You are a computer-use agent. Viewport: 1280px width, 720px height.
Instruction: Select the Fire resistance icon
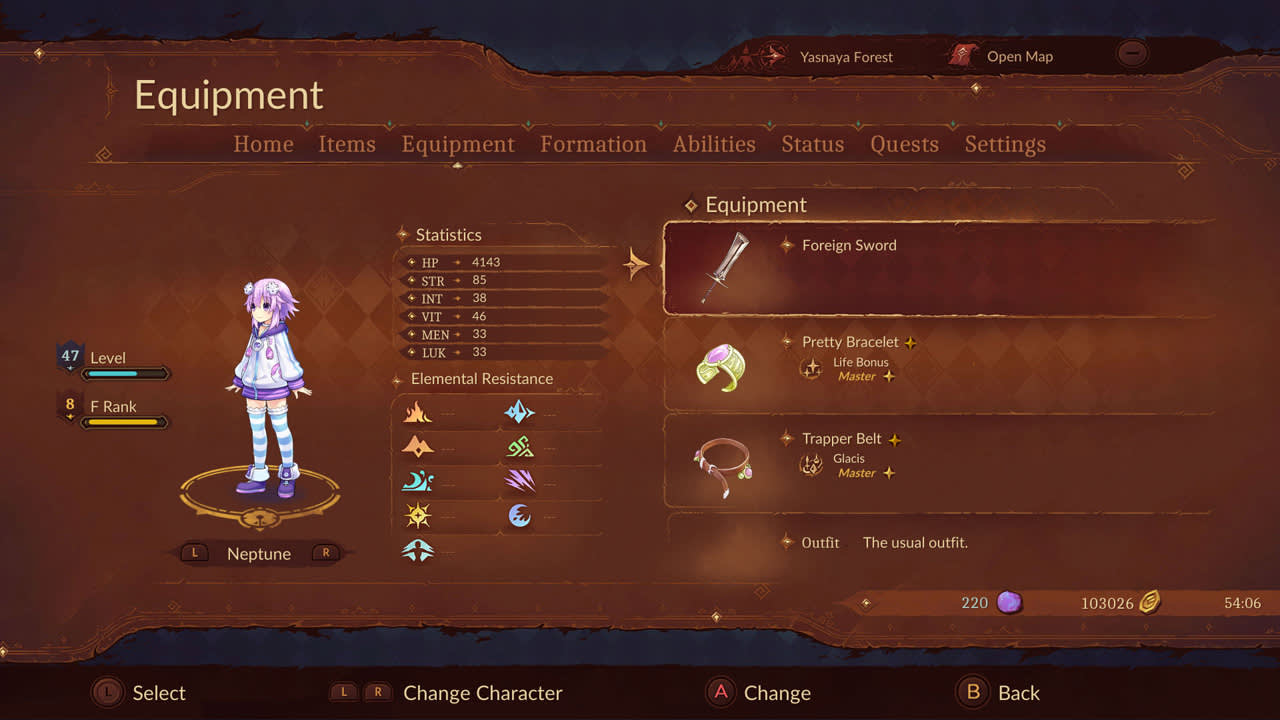419,411
